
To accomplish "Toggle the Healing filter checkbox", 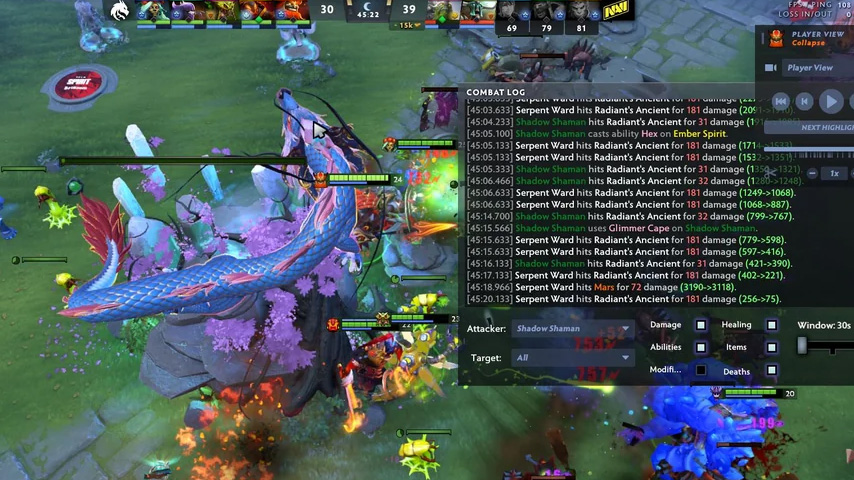I will (x=772, y=325).
